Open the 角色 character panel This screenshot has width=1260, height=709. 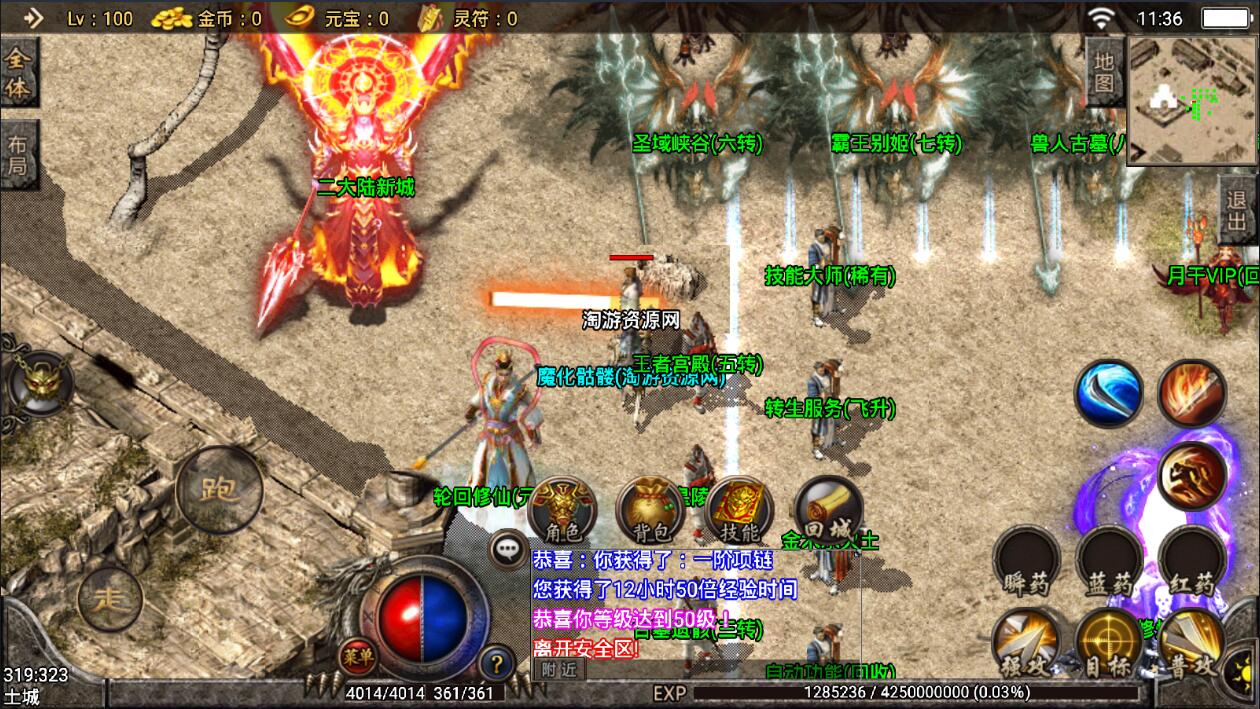click(562, 510)
